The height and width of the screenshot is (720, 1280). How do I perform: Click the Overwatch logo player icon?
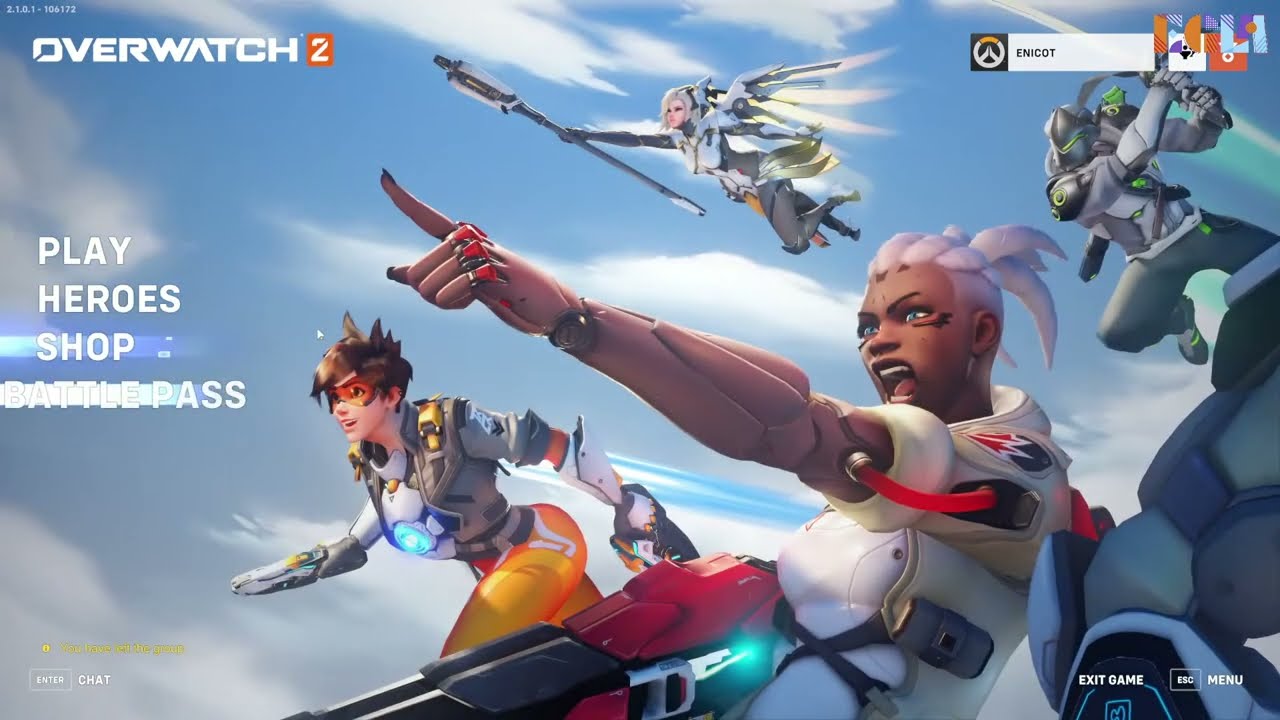pos(989,53)
